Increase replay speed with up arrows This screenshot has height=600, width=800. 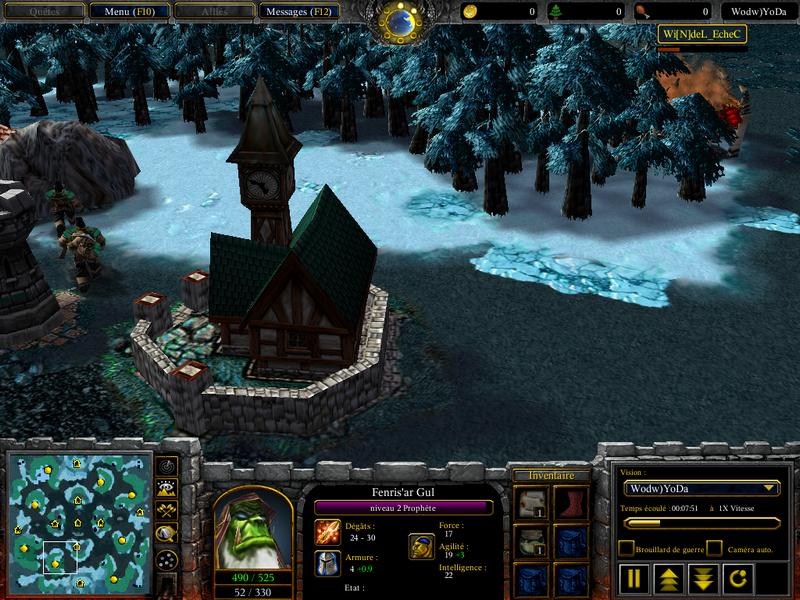pyautogui.click(x=669, y=578)
